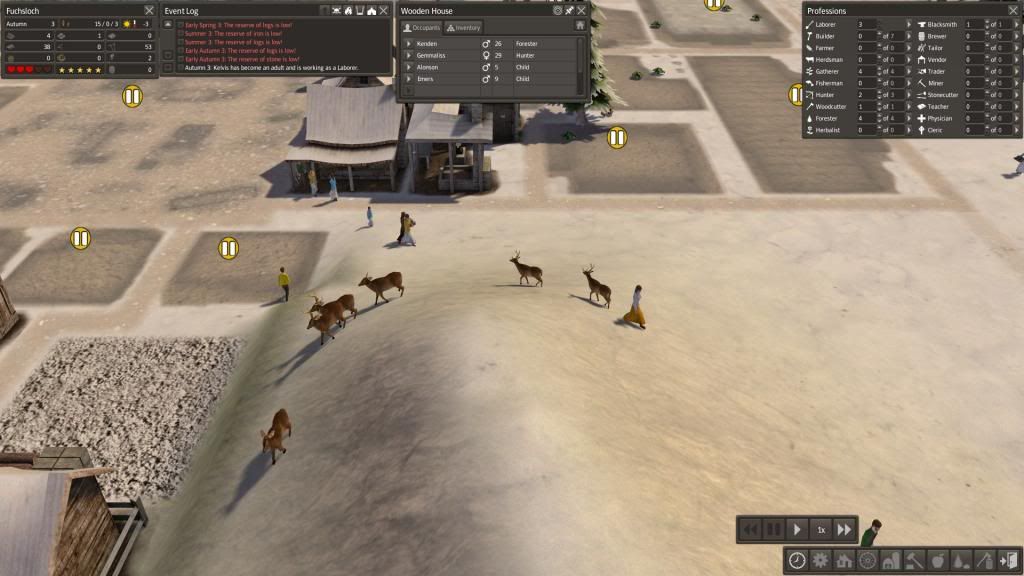Open the axe-and-stump removal tools menu

(984, 560)
